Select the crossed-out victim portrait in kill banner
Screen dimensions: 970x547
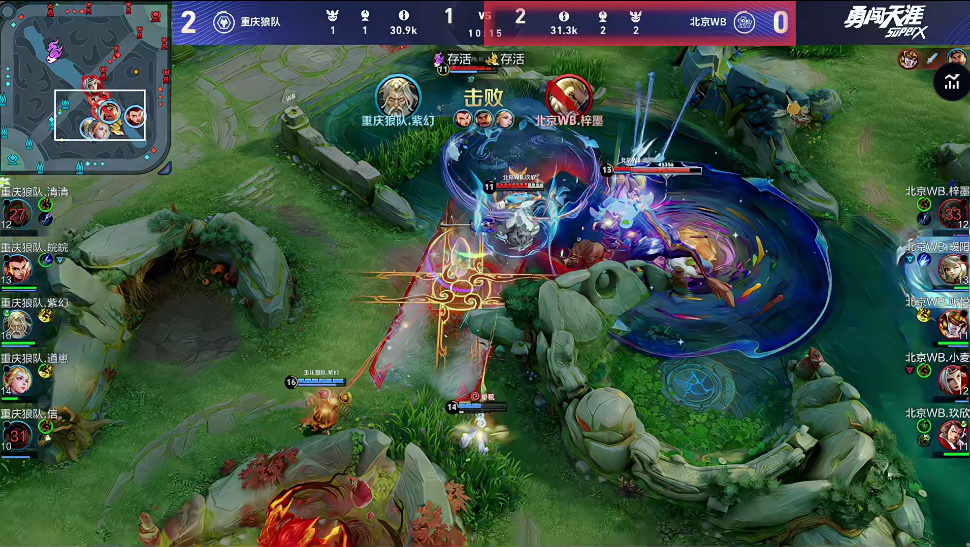point(568,95)
